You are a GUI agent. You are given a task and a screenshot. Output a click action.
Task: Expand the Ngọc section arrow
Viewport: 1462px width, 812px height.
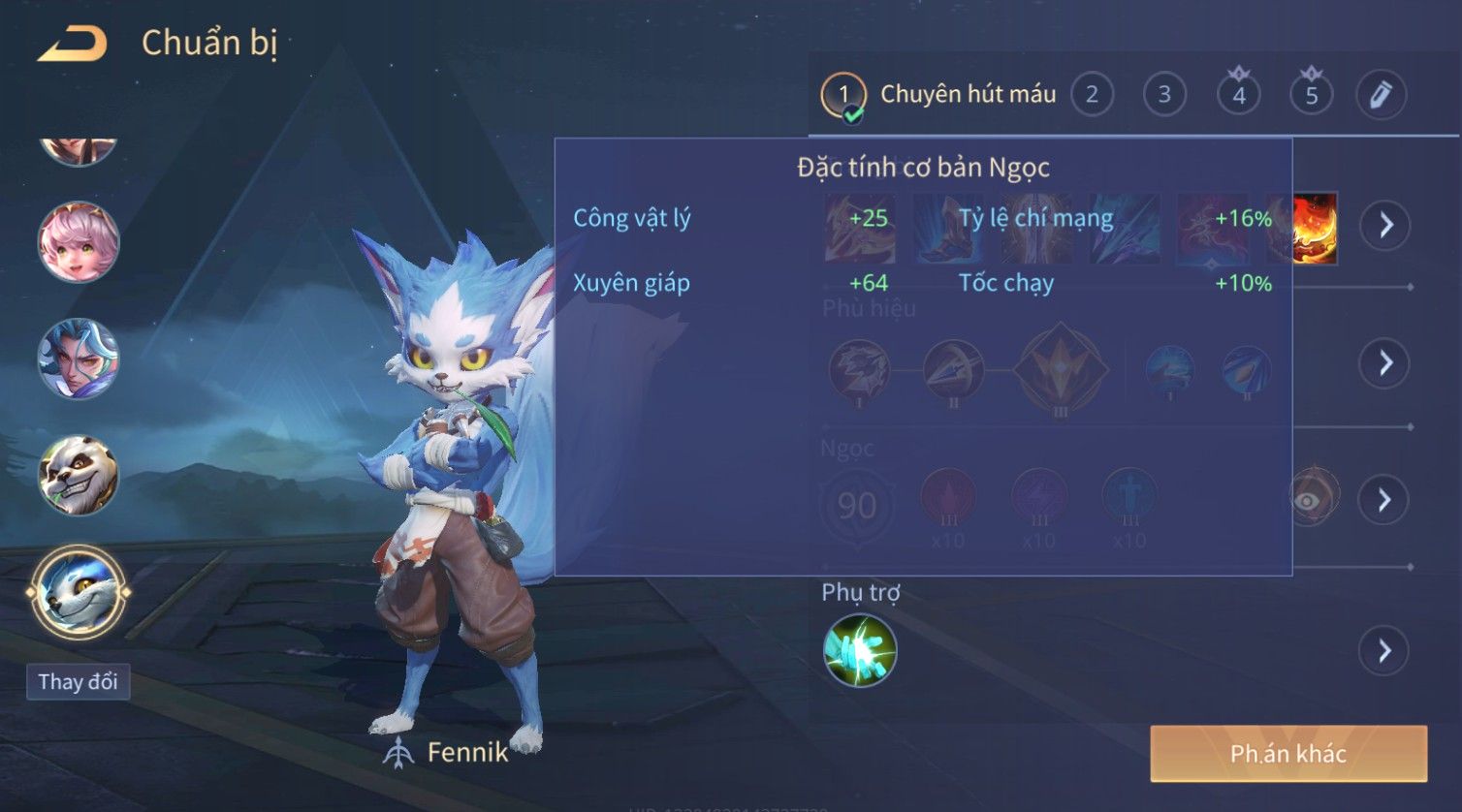tap(1384, 500)
